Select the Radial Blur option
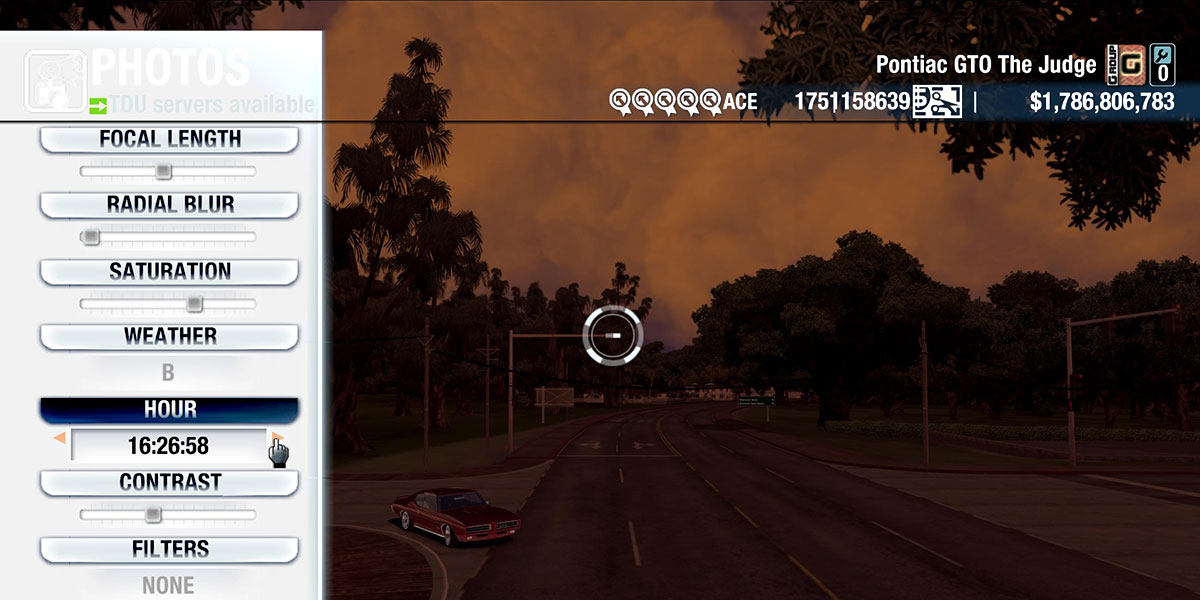 click(169, 205)
